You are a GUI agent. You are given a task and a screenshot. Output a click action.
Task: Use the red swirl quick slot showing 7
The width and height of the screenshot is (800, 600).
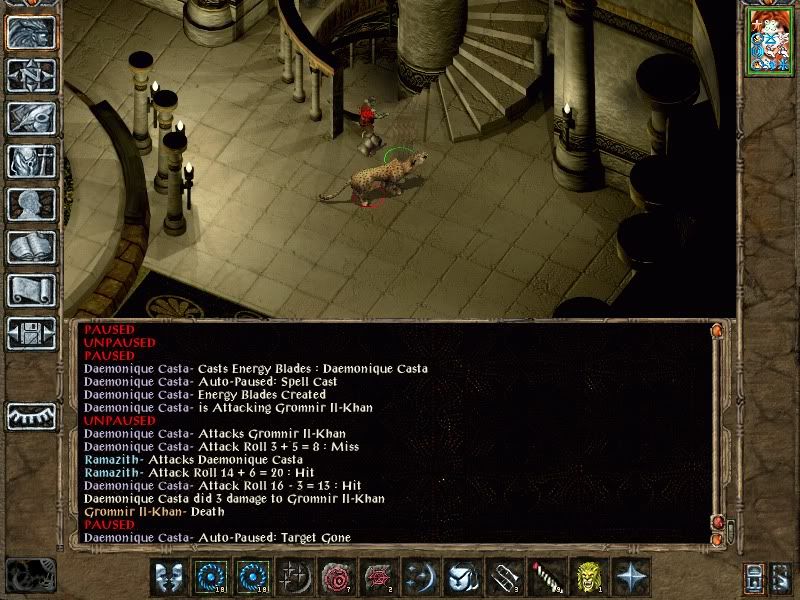337,577
